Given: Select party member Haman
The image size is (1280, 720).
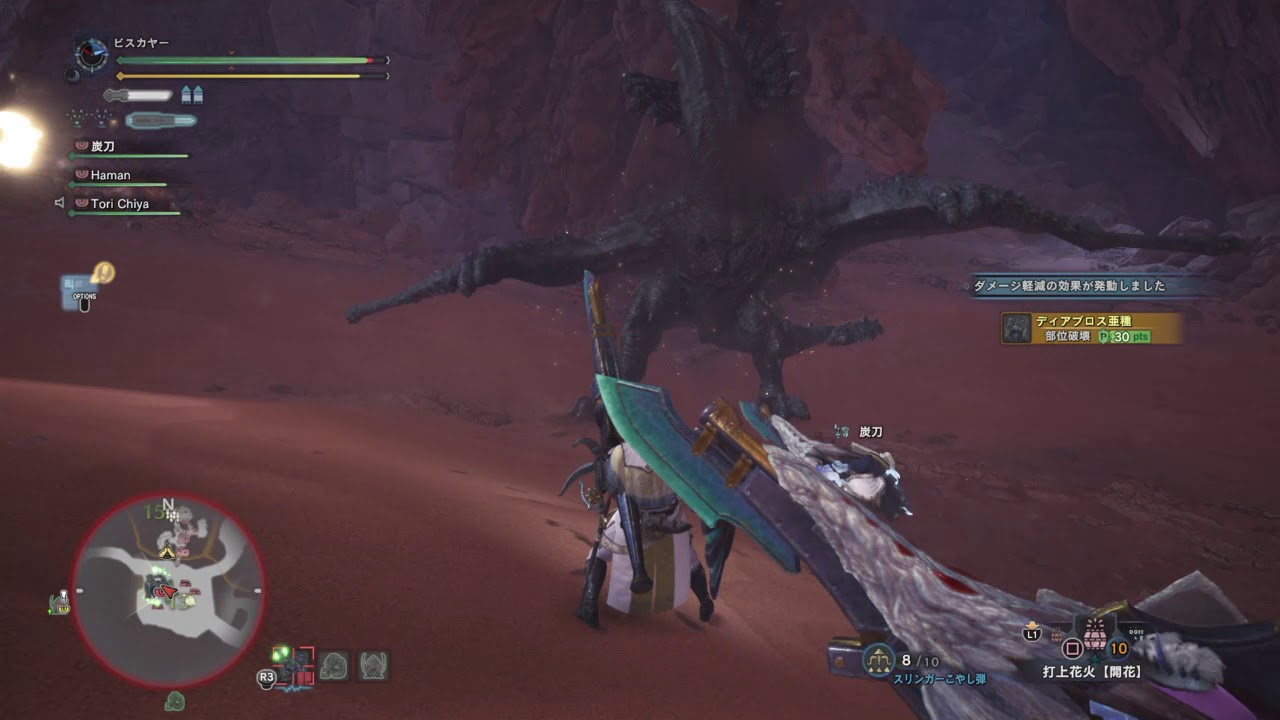Looking at the screenshot, I should (x=110, y=175).
